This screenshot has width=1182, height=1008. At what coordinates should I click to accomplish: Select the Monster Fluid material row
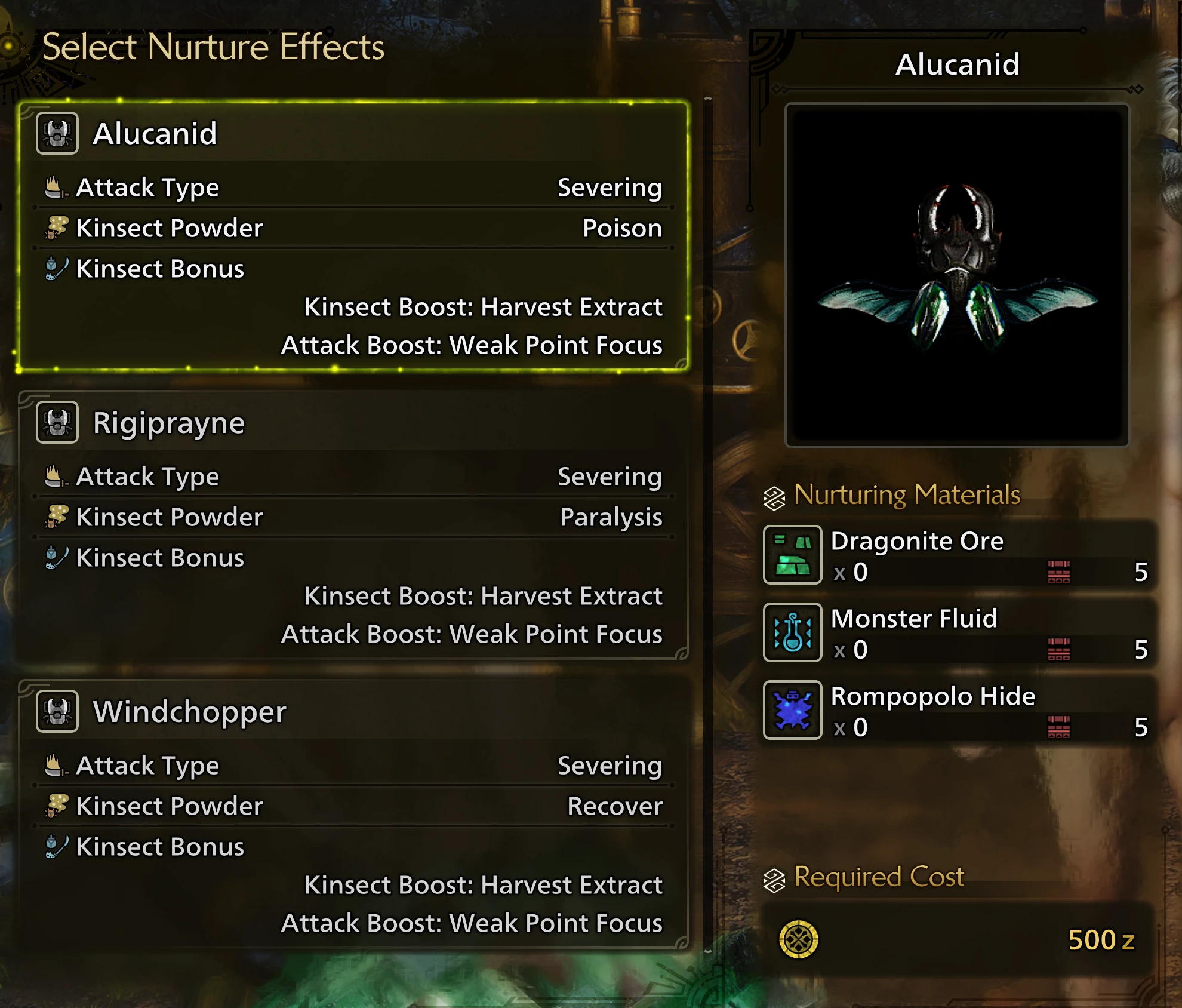click(959, 632)
